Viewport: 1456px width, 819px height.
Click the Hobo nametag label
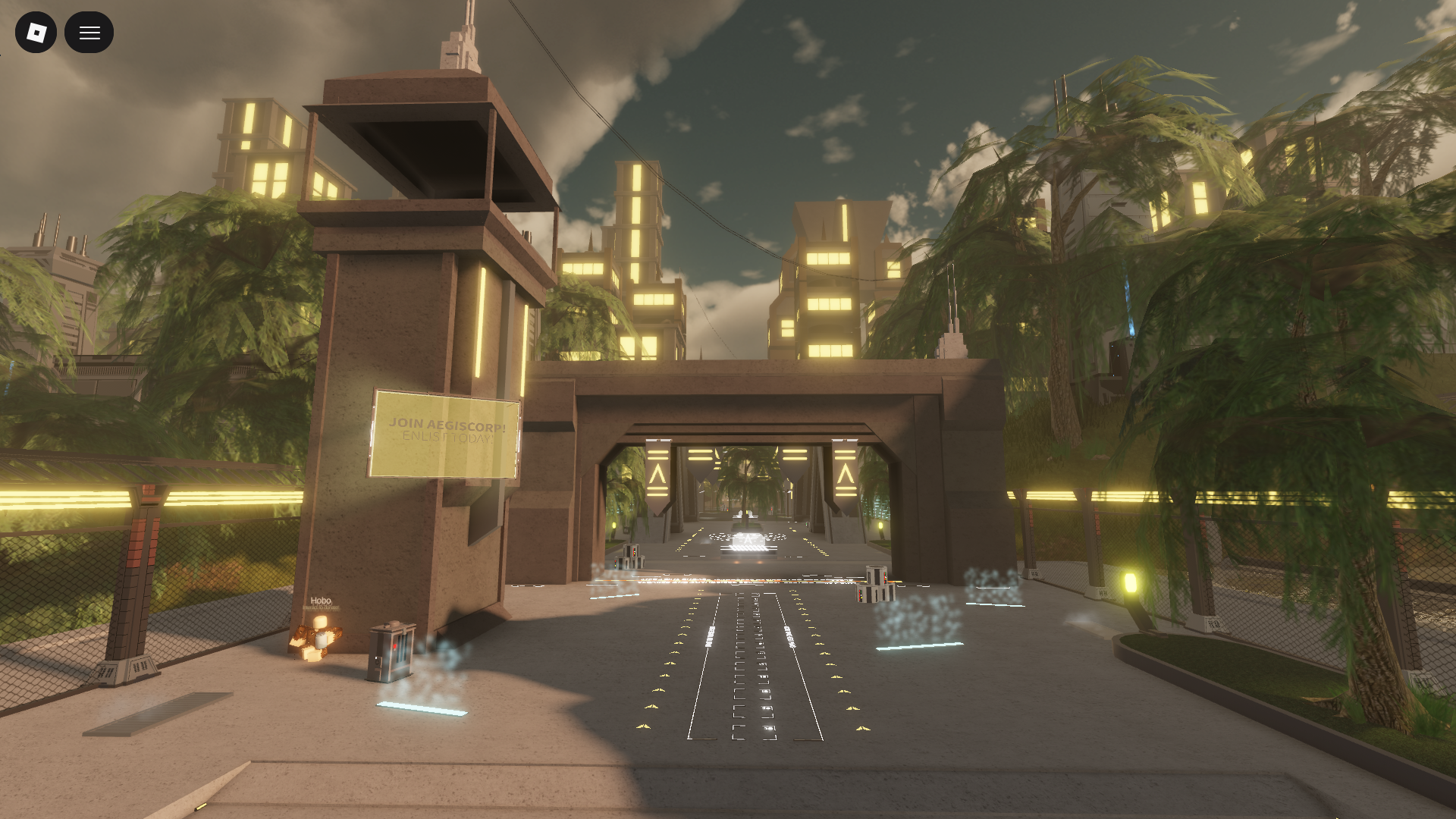pyautogui.click(x=320, y=601)
